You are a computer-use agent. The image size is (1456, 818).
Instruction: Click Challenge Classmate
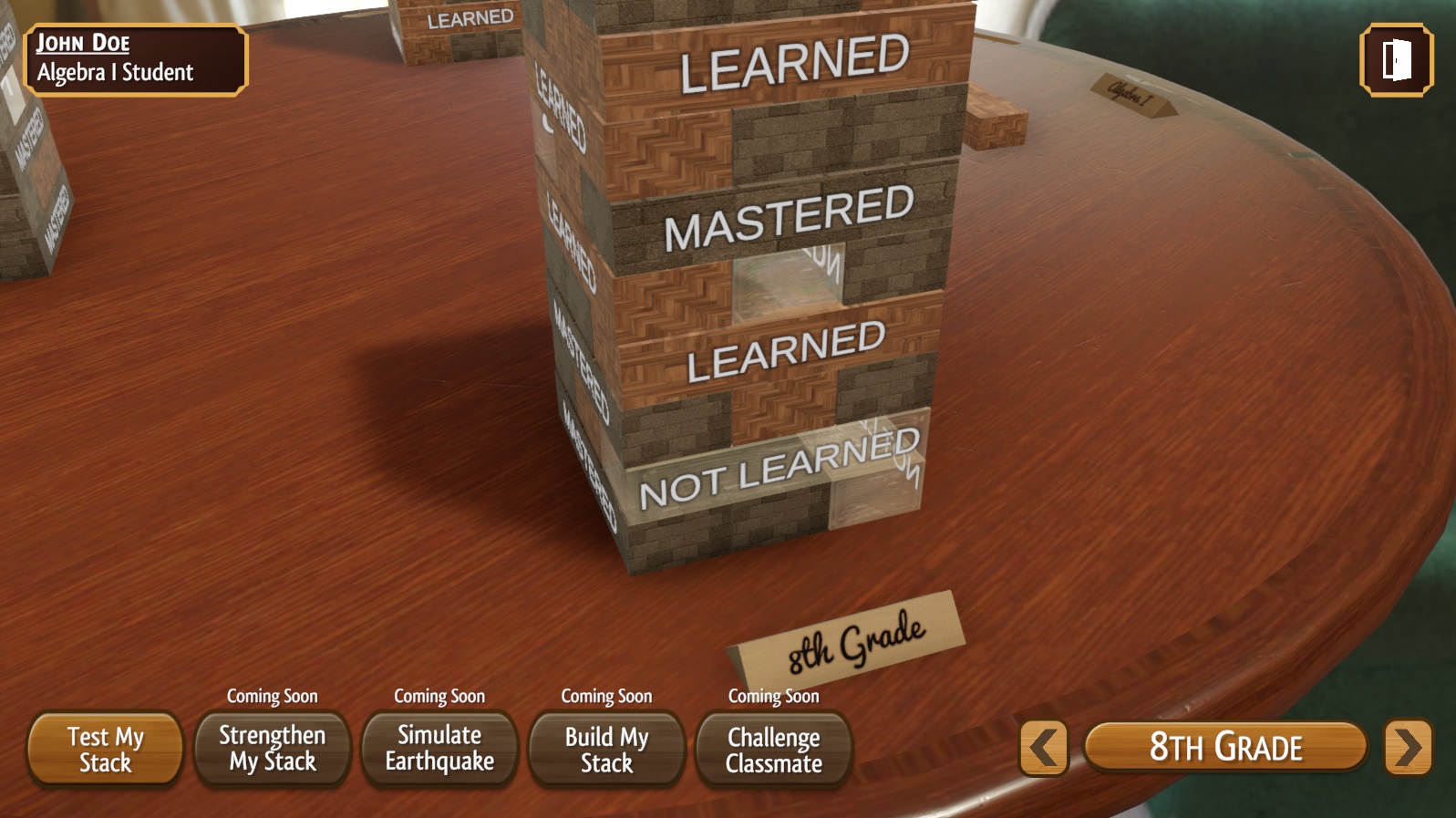(x=774, y=749)
